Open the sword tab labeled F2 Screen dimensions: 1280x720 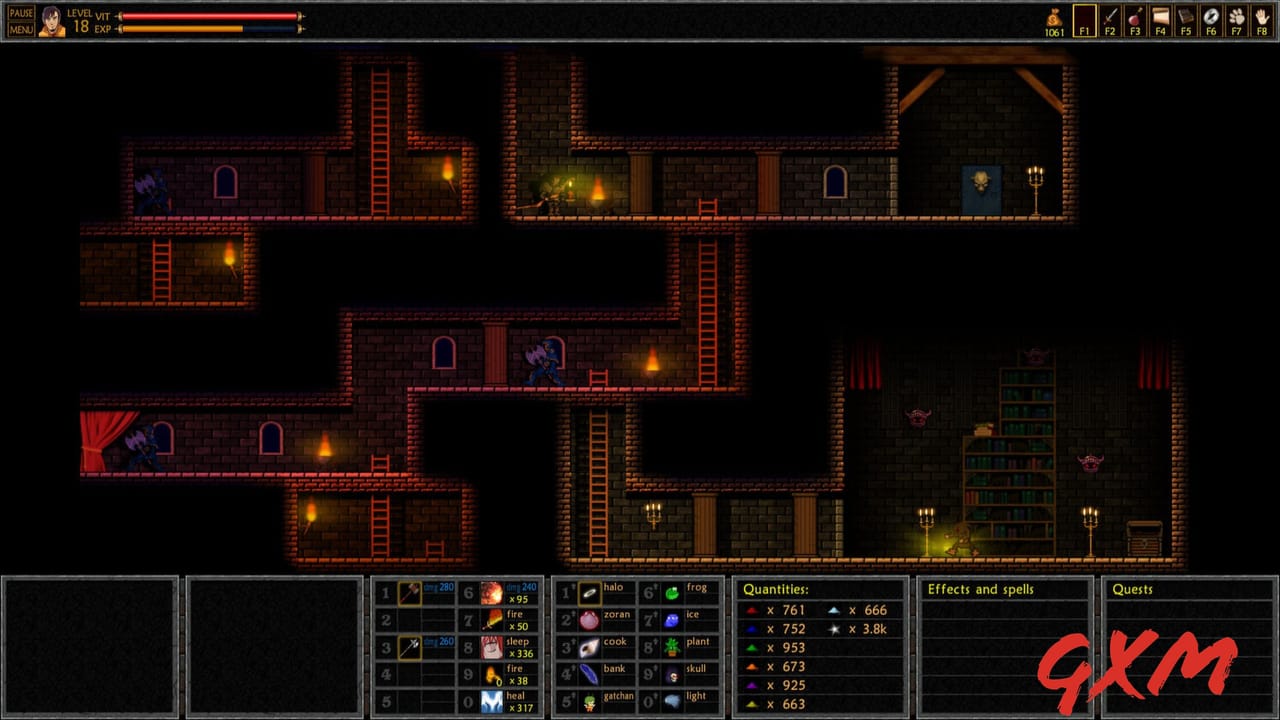pos(1109,20)
